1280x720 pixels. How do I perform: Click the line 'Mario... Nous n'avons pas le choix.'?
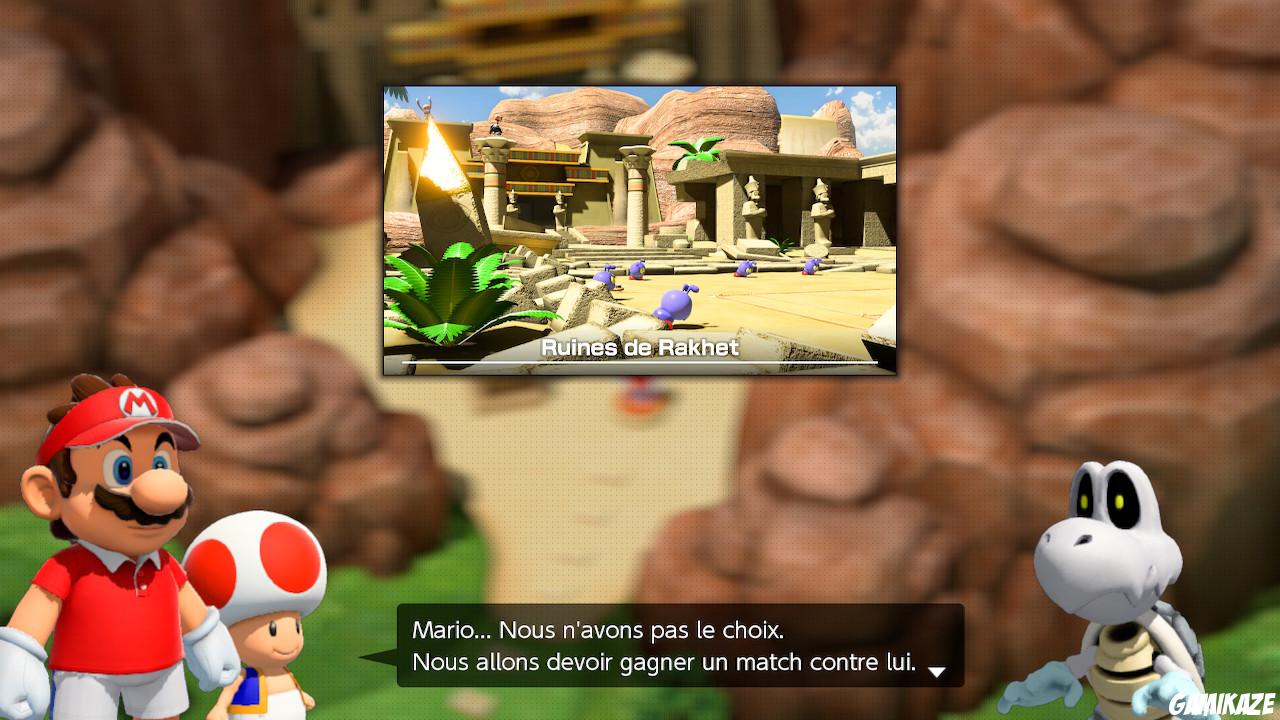[598, 629]
